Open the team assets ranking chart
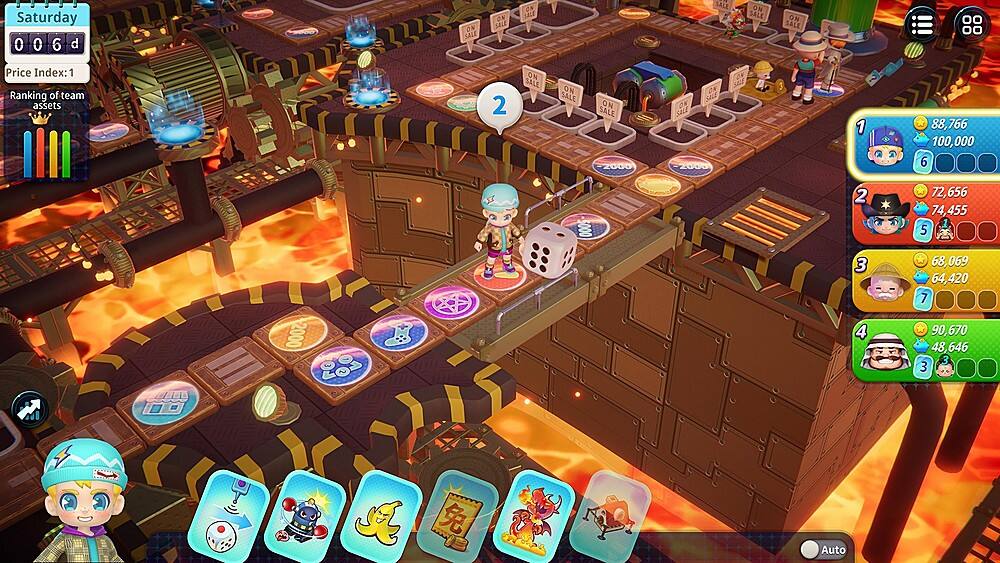 coord(45,135)
